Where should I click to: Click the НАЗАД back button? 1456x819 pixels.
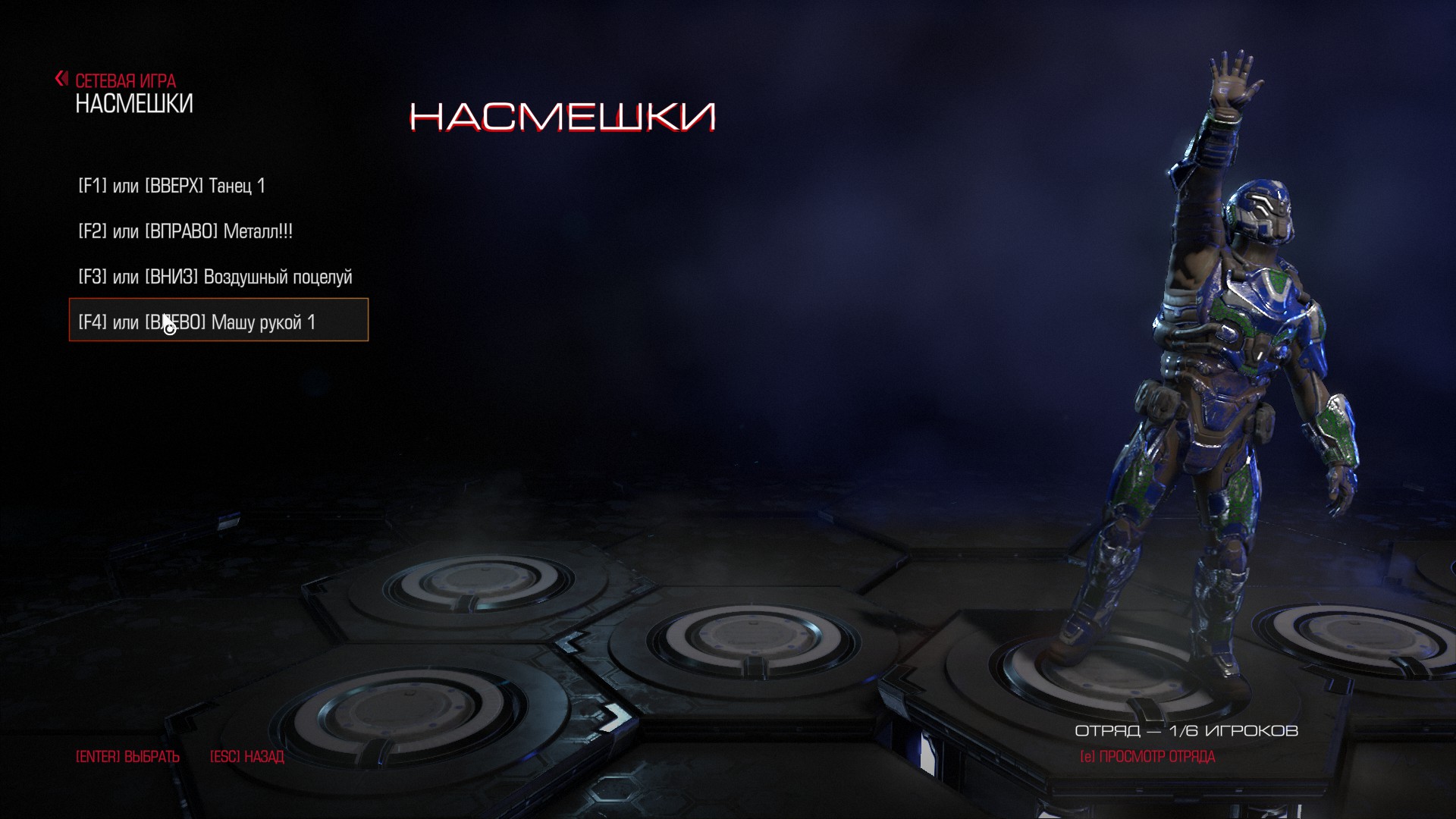point(246,757)
